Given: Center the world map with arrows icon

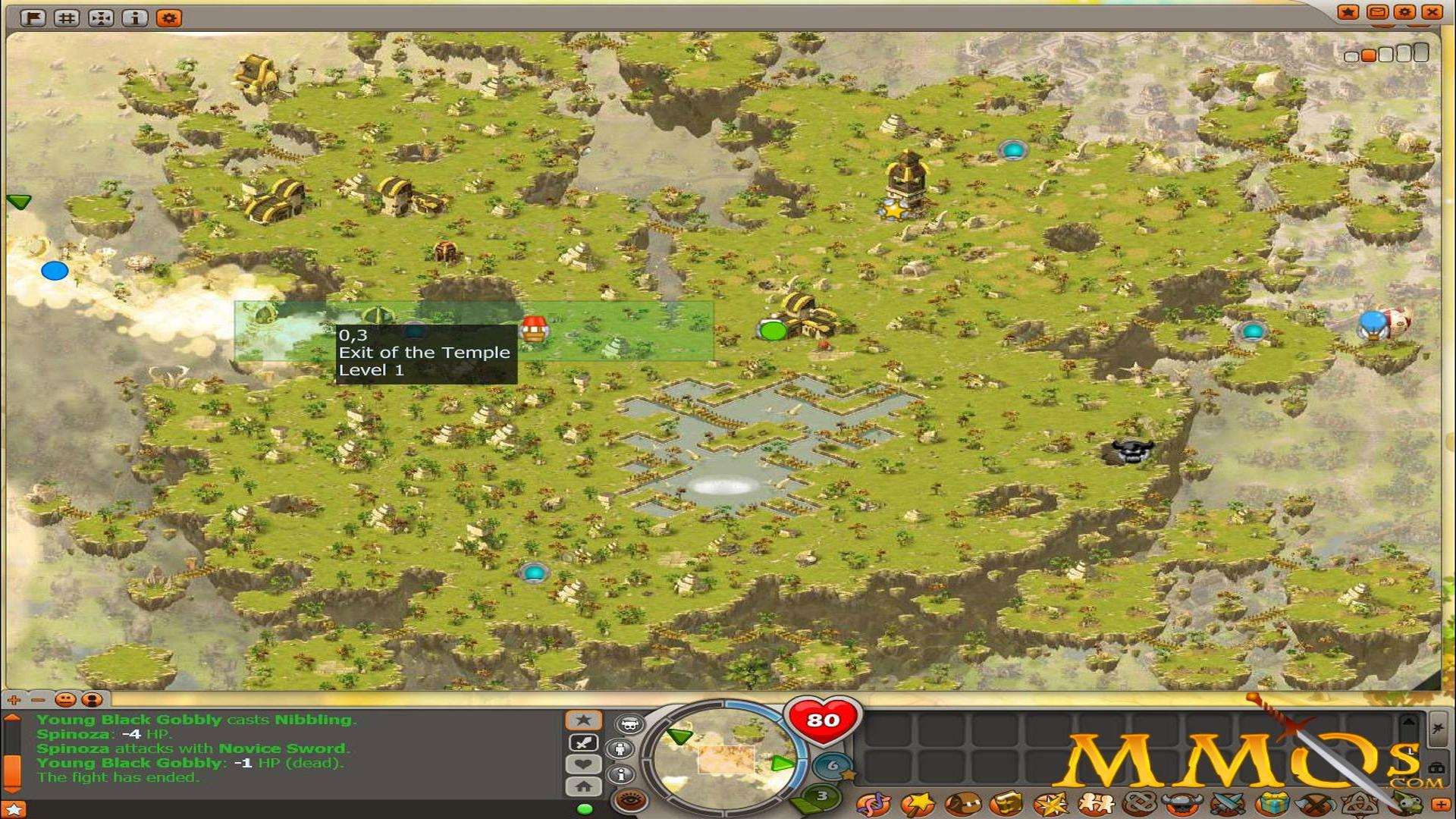Looking at the screenshot, I should (101, 17).
